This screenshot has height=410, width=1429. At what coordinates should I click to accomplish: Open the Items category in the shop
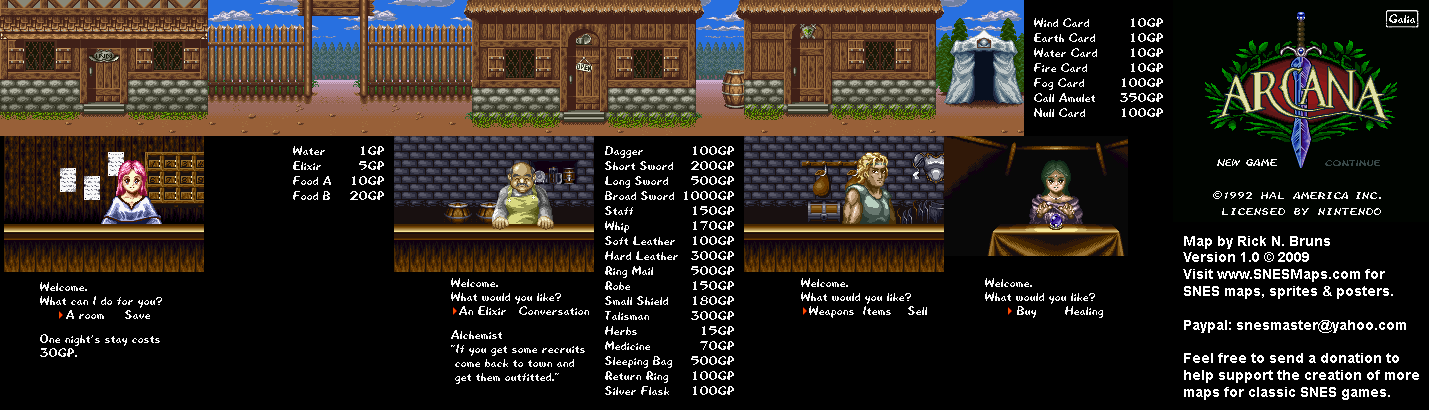(880, 311)
